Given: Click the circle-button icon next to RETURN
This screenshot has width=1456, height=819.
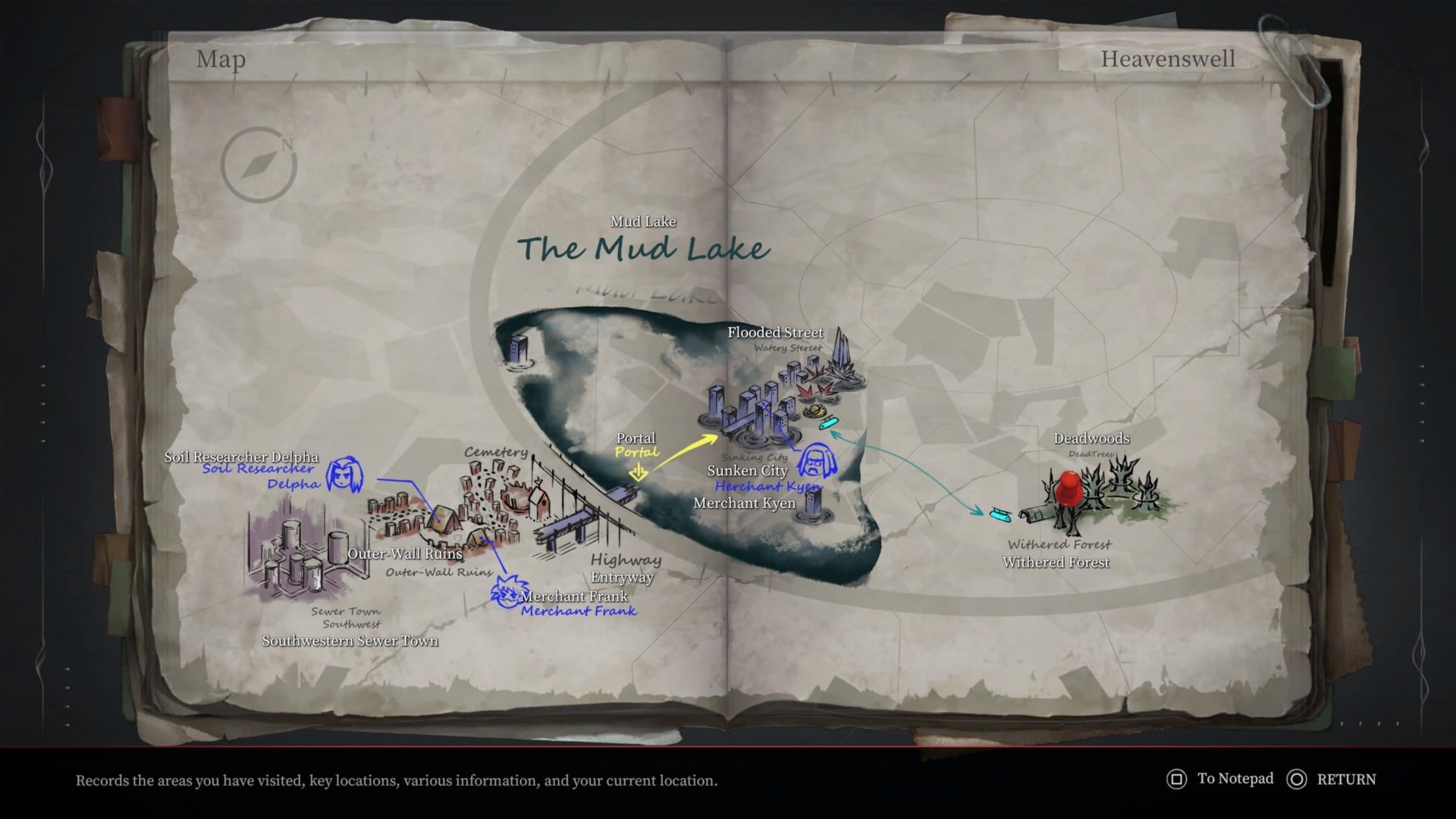Looking at the screenshot, I should 1298,779.
